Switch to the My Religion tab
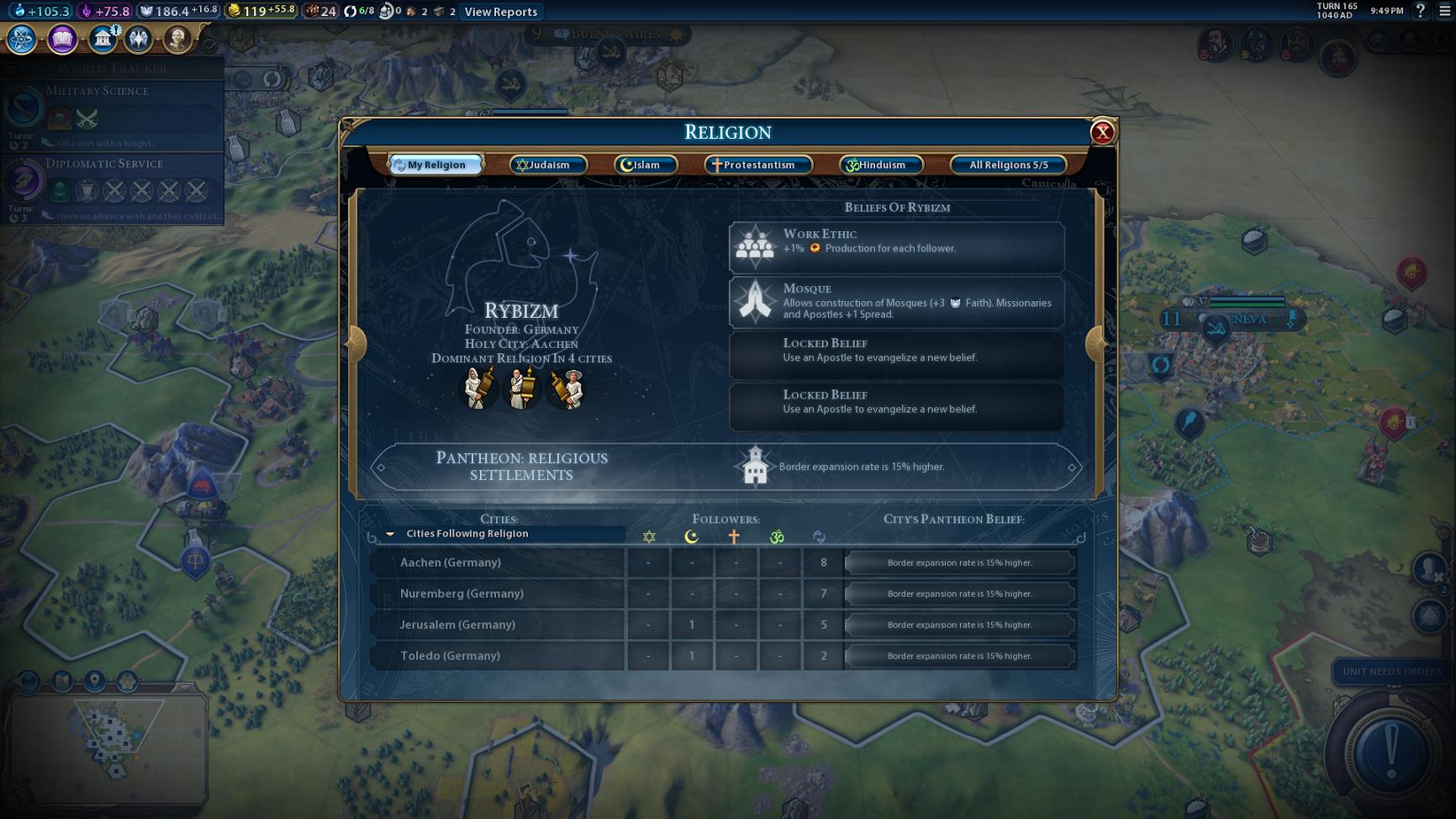 tap(435, 165)
